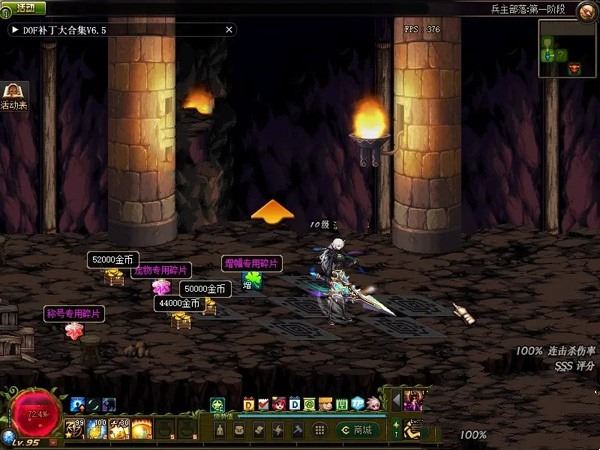This screenshot has height=450, width=600.
Task: Use the quick slot item with count 100
Action: point(97,429)
